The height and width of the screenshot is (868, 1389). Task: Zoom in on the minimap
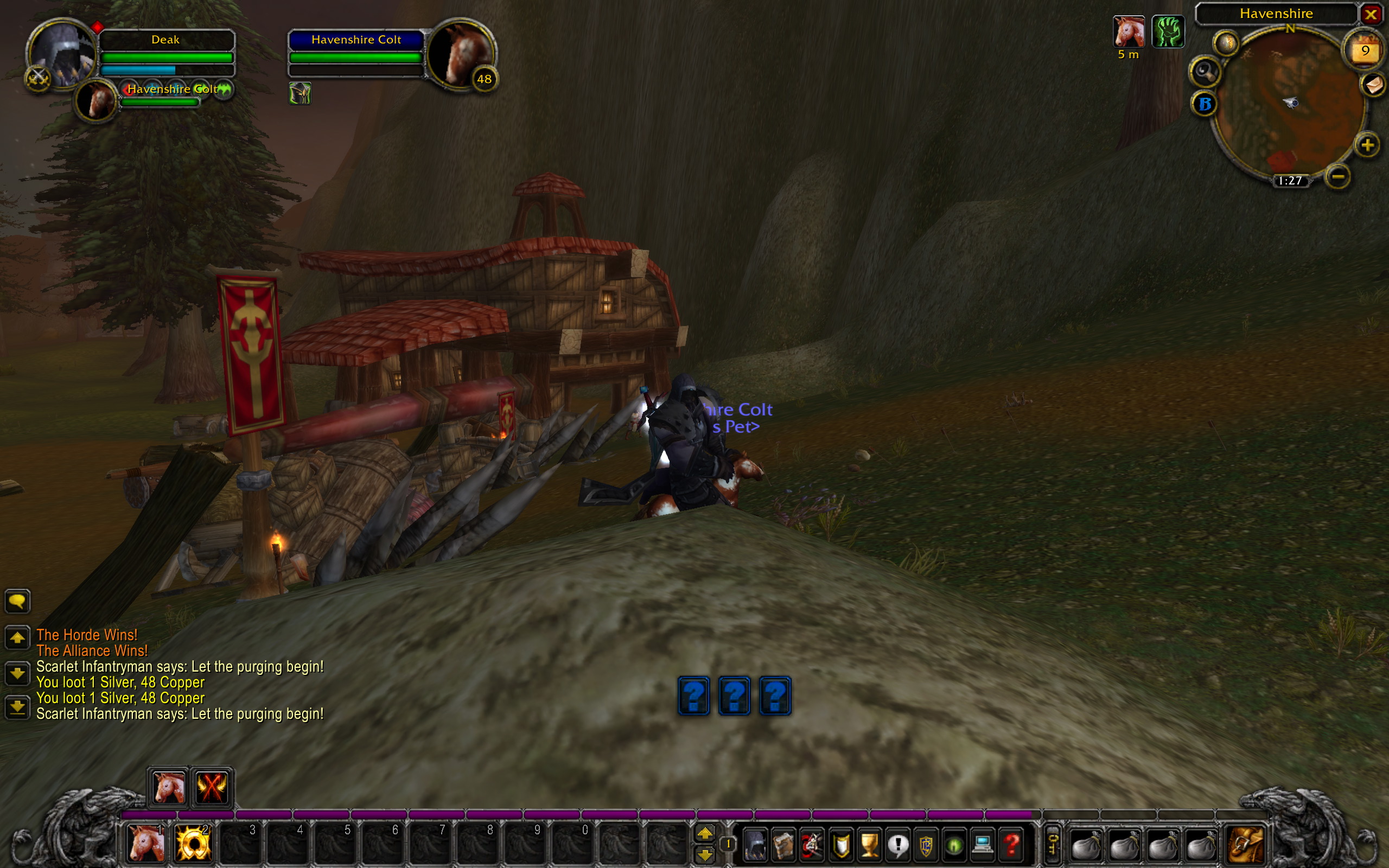[x=1367, y=145]
